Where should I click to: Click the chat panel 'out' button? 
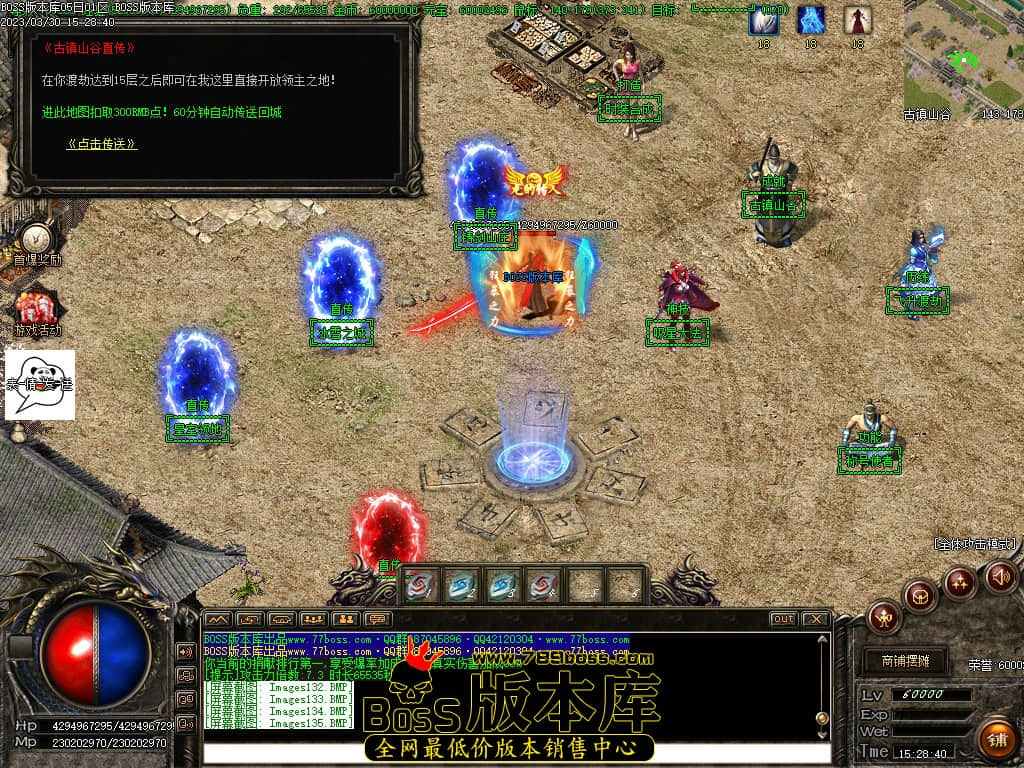783,619
